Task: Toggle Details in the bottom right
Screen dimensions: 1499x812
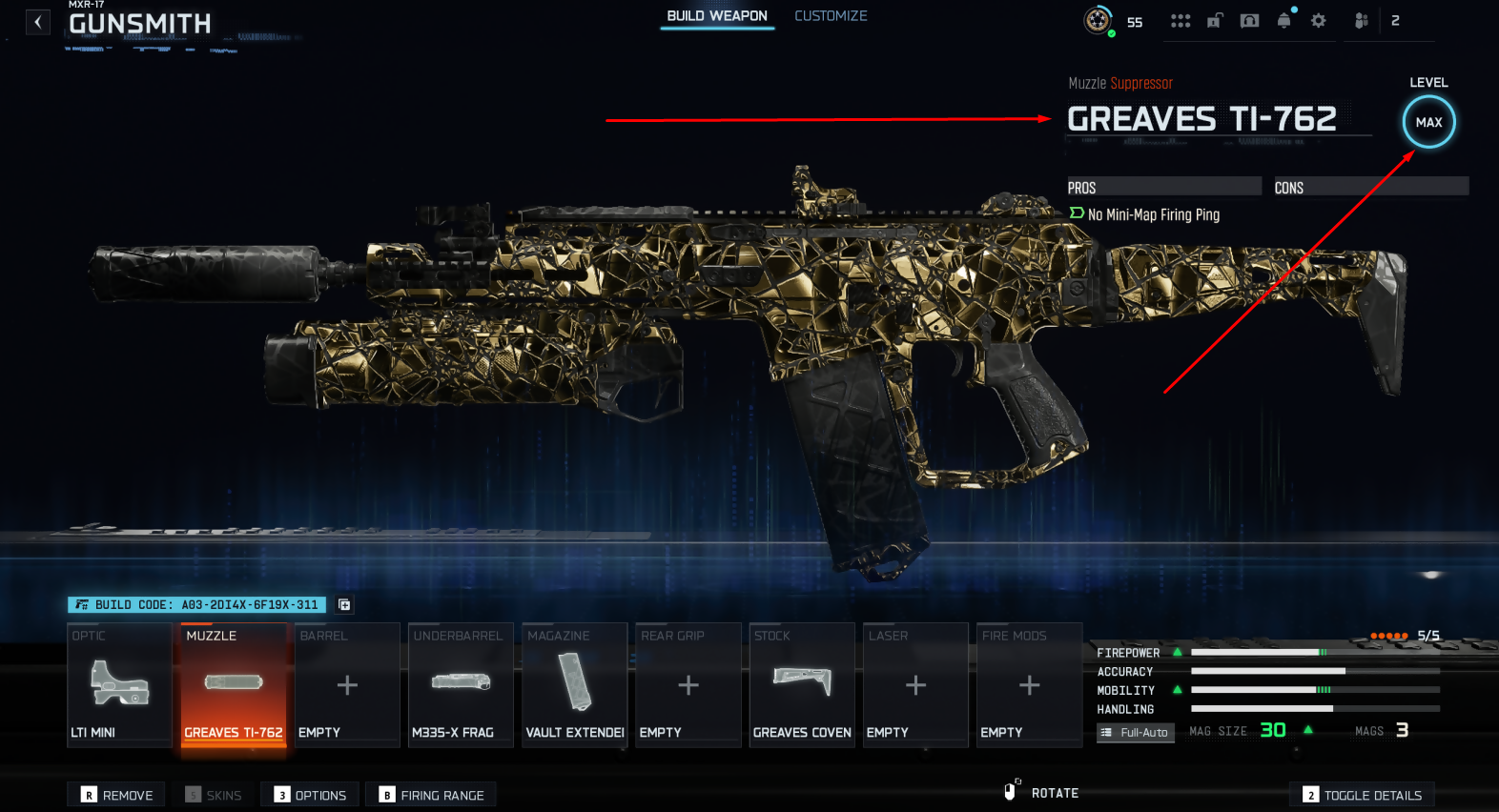Action: click(x=1362, y=795)
